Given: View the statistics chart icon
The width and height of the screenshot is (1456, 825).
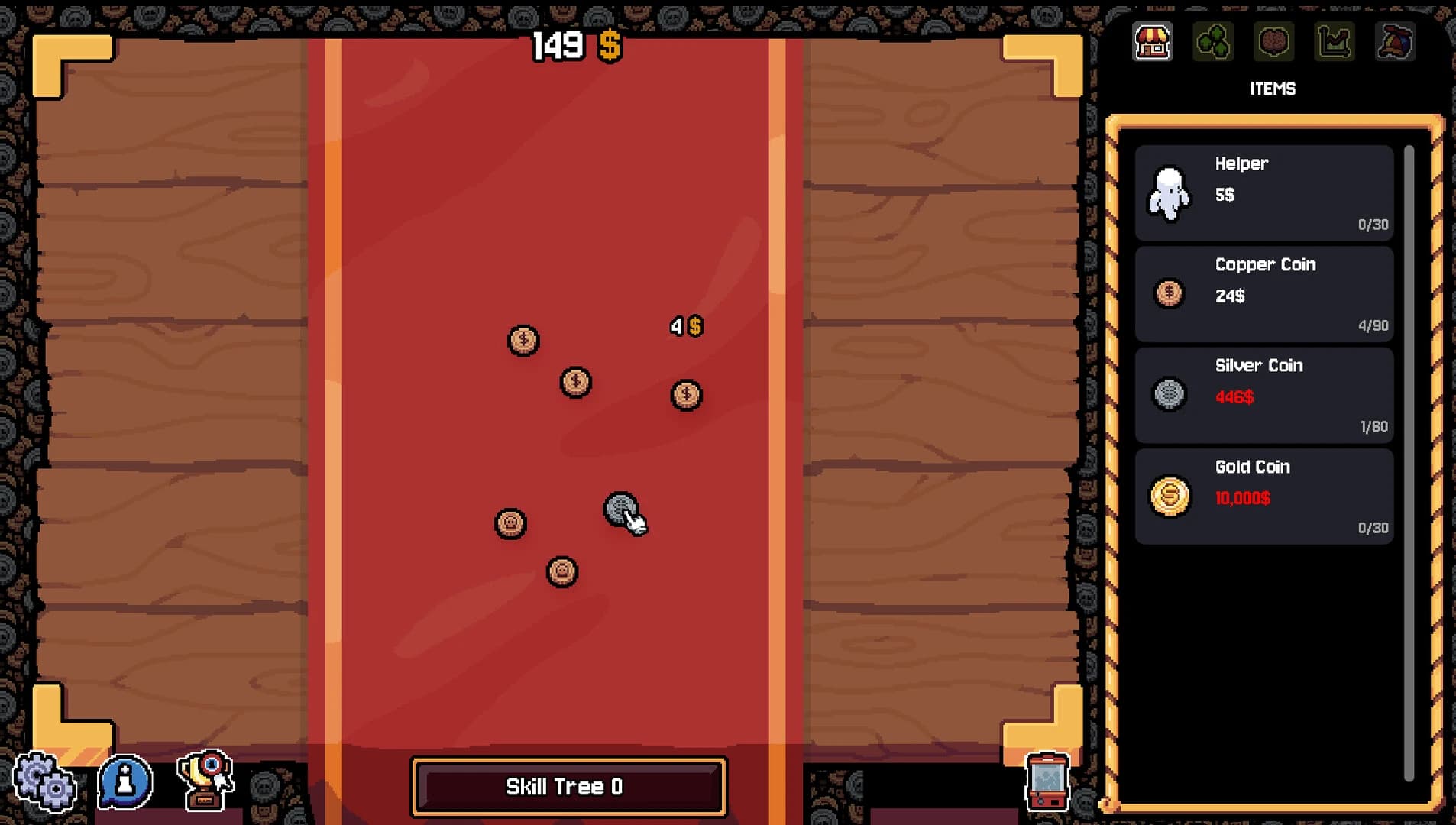Looking at the screenshot, I should [x=1335, y=42].
